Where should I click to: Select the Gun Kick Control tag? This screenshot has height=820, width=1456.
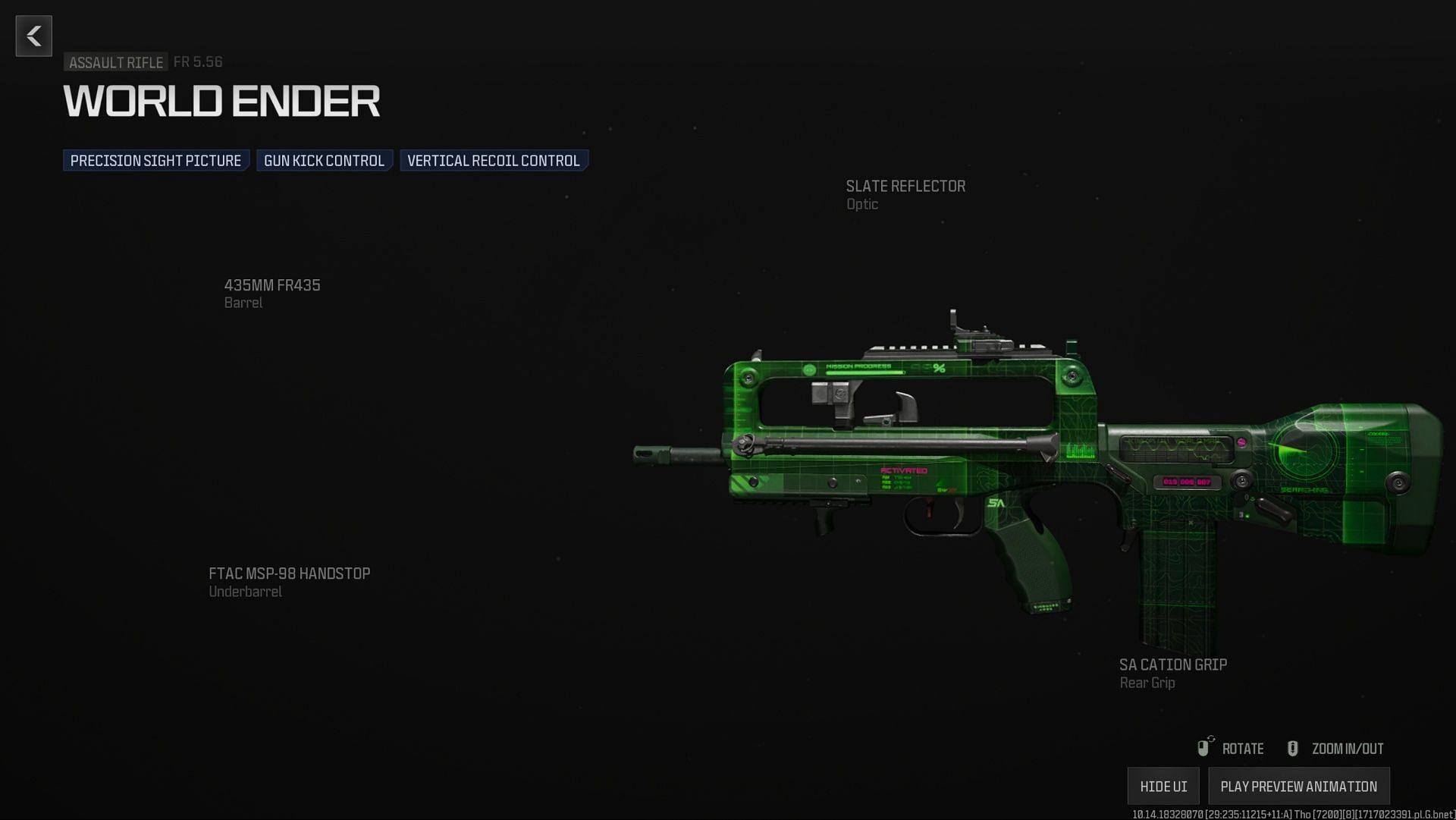pos(324,161)
